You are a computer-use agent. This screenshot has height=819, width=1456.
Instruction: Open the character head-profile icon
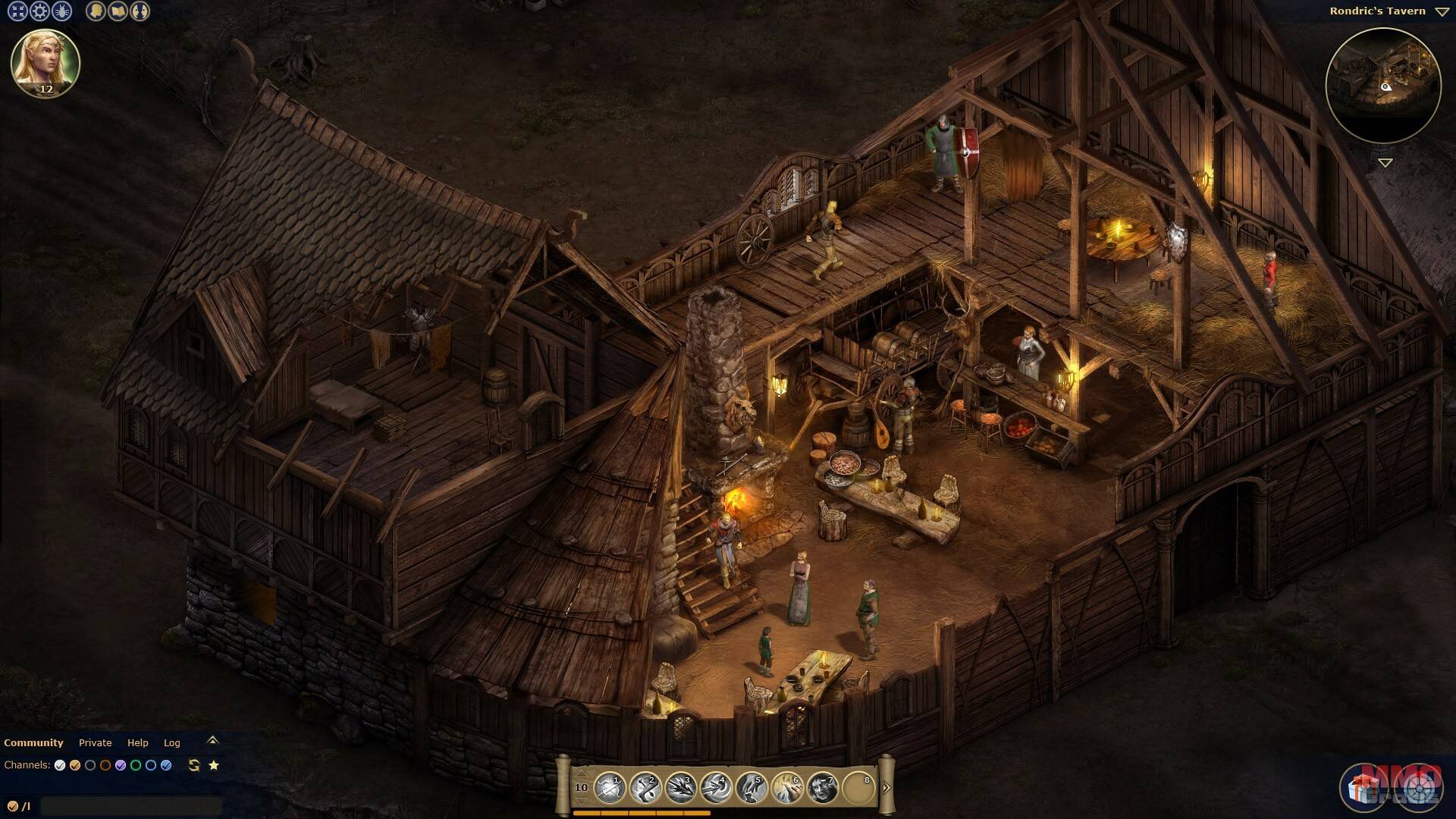click(x=96, y=11)
